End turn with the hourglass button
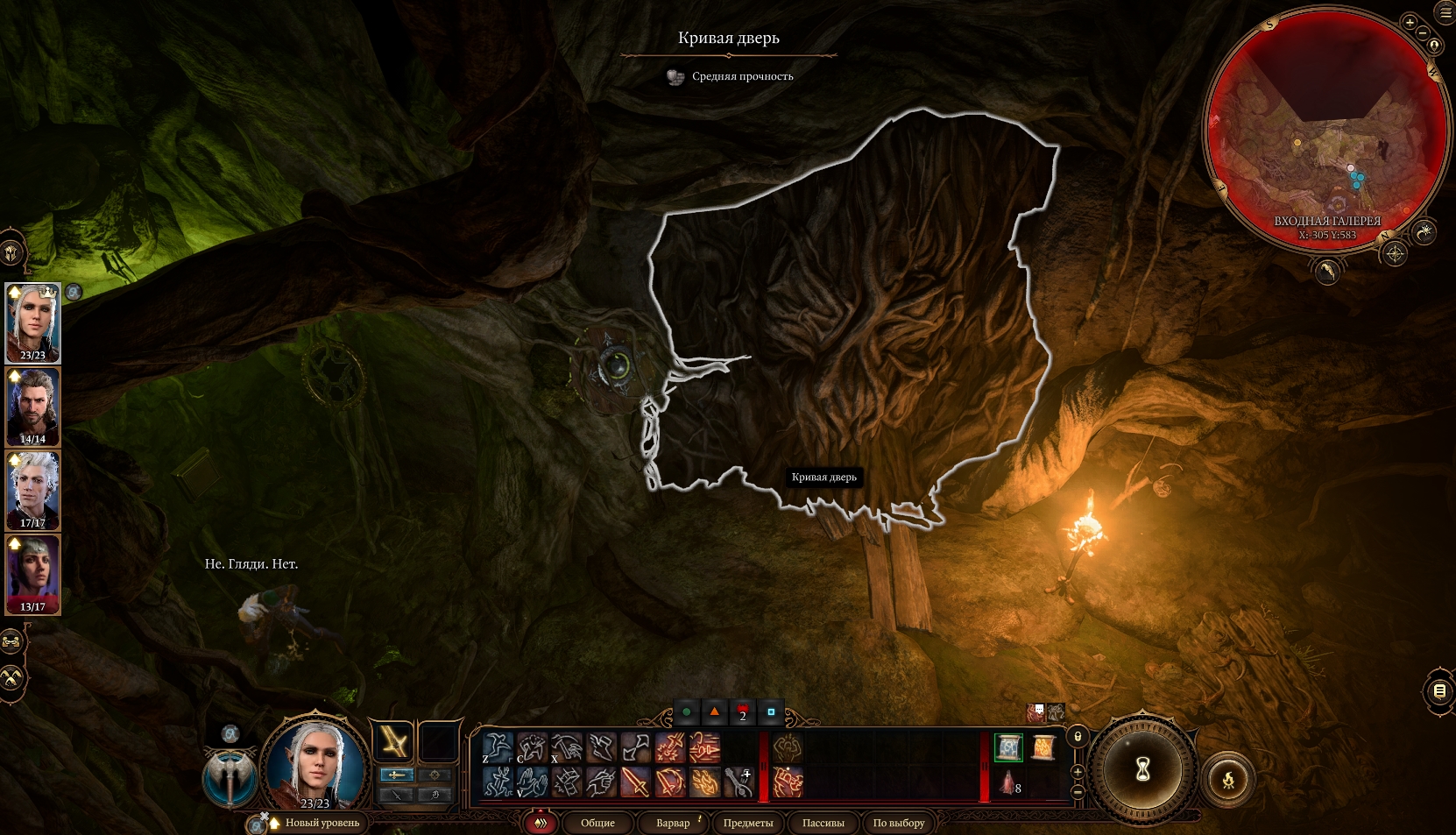 pos(1142,770)
